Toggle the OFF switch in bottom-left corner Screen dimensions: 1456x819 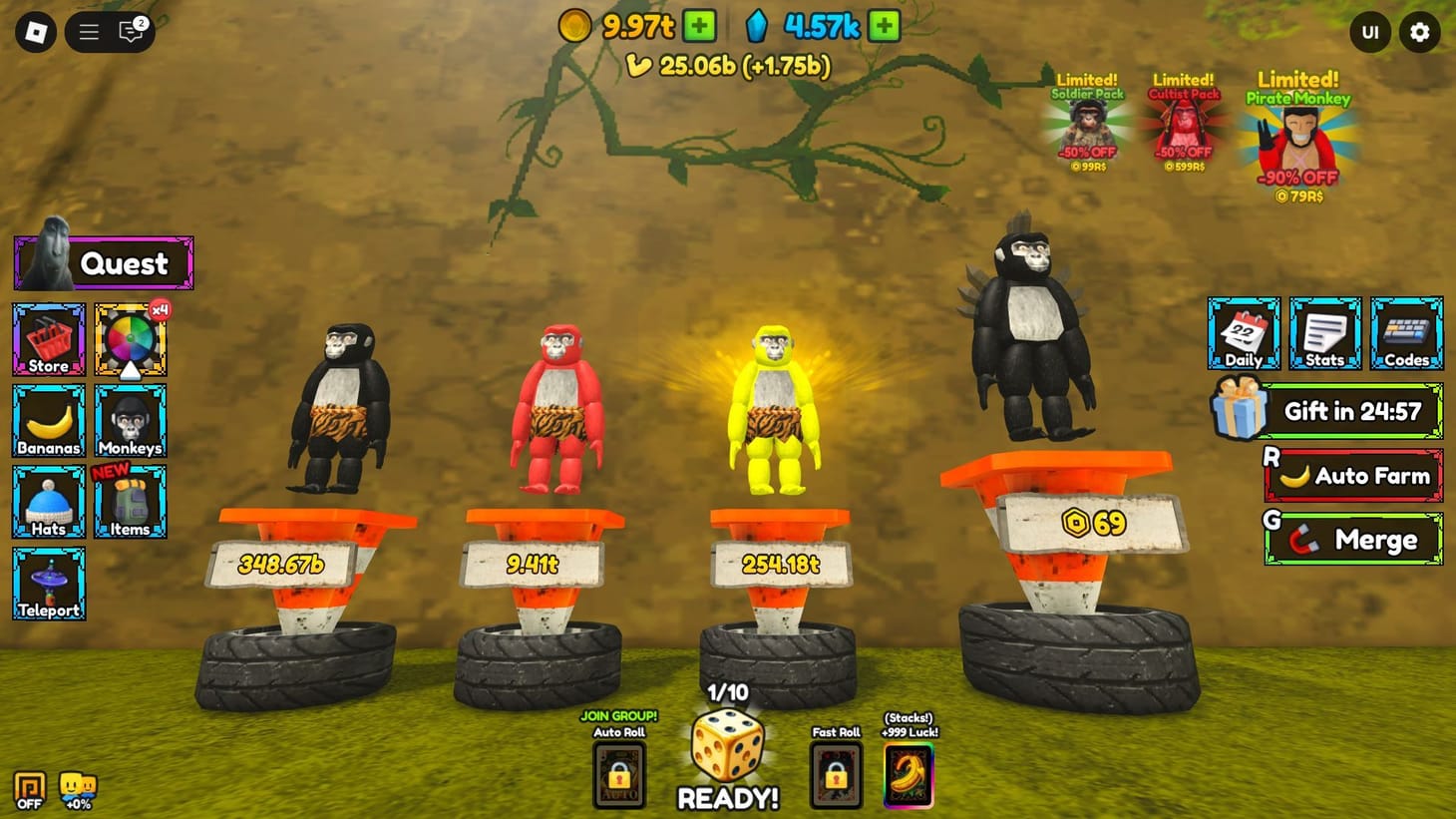tap(29, 788)
